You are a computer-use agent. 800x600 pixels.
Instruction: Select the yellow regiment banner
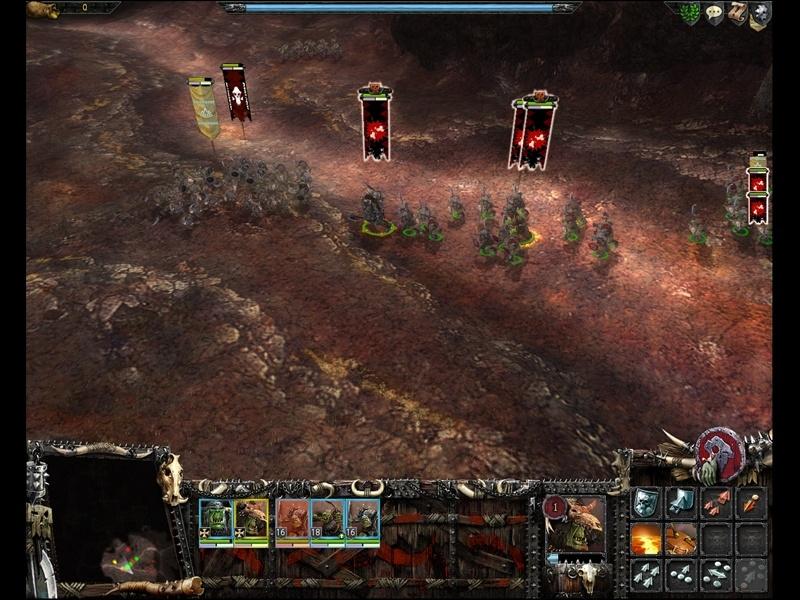(x=204, y=108)
